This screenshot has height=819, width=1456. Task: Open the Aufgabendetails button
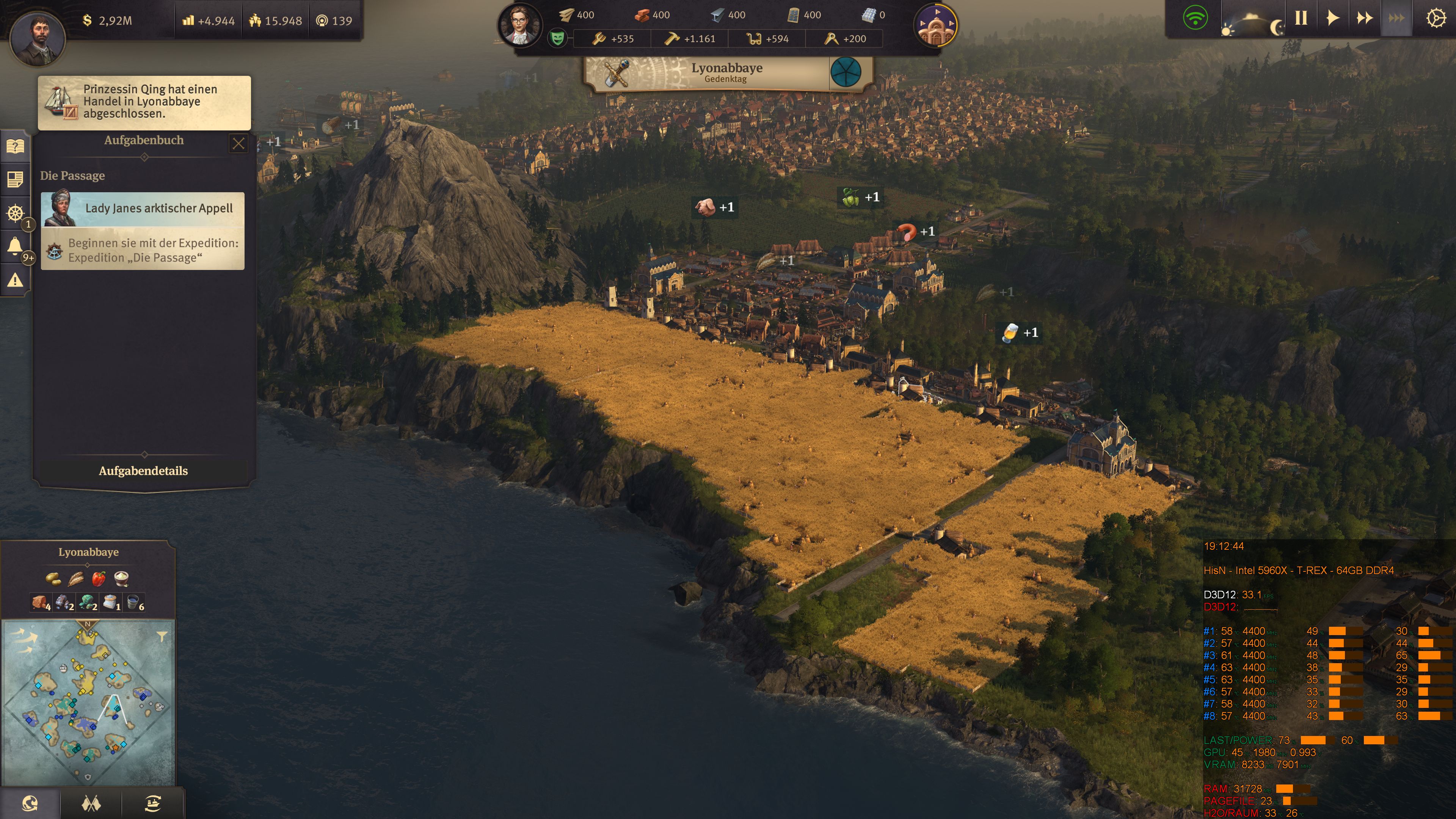tap(143, 471)
